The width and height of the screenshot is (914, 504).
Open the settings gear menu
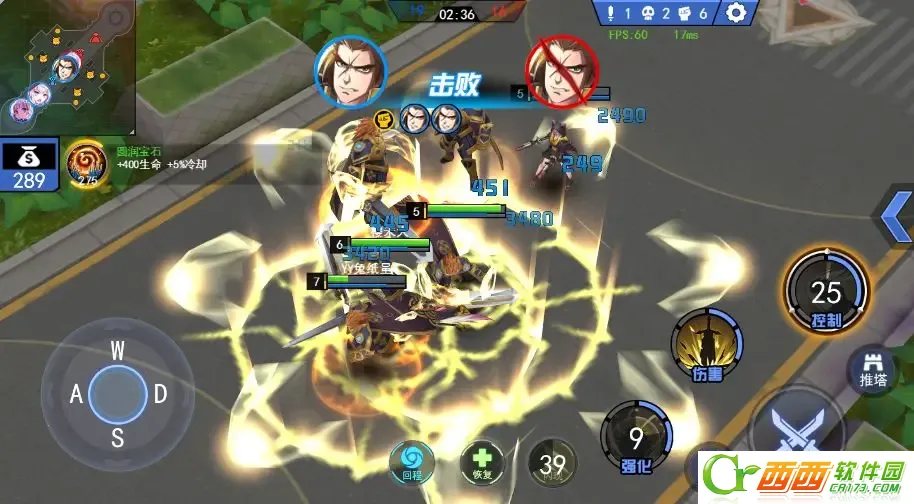point(737,13)
